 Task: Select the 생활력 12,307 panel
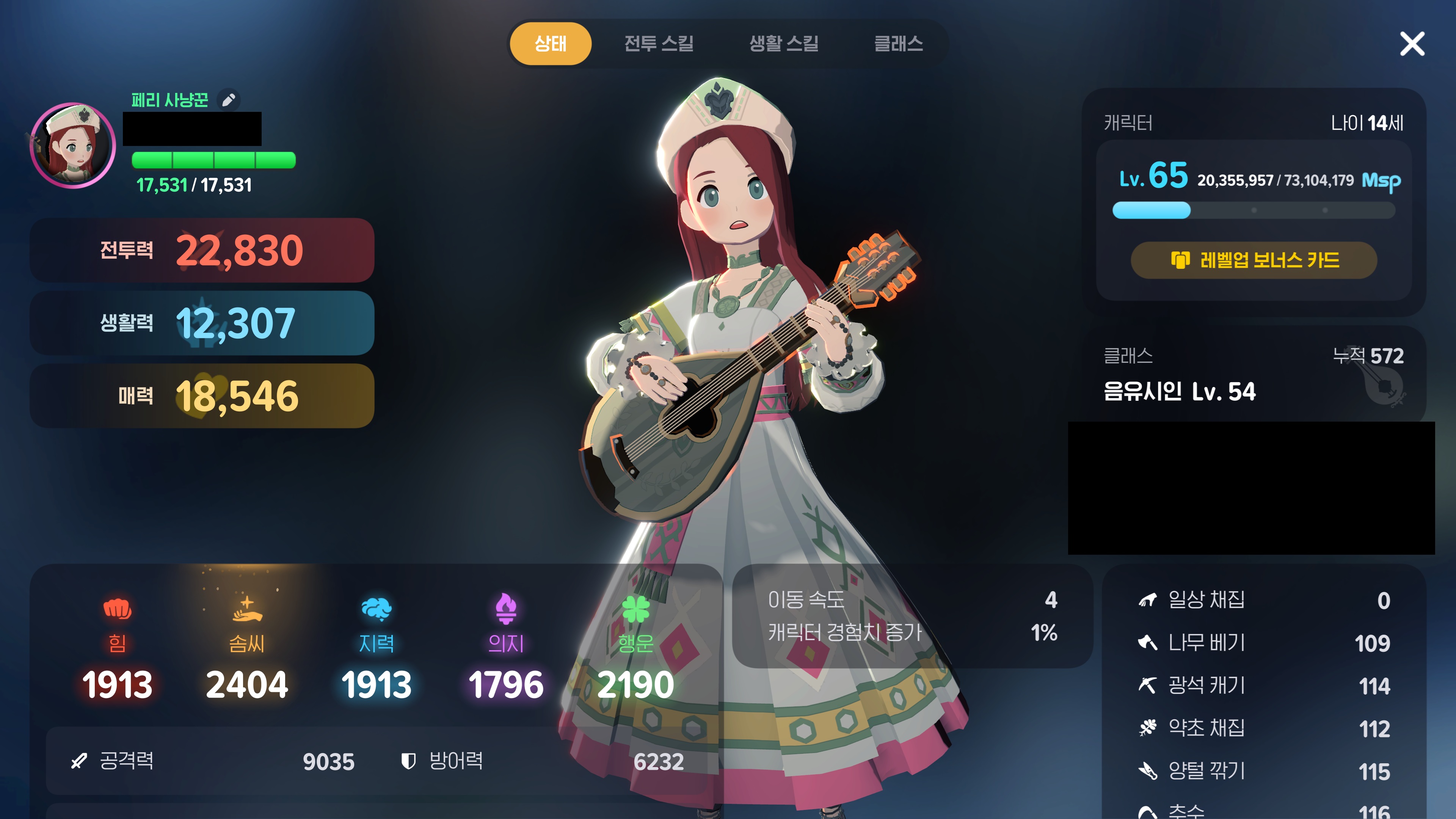click(202, 323)
